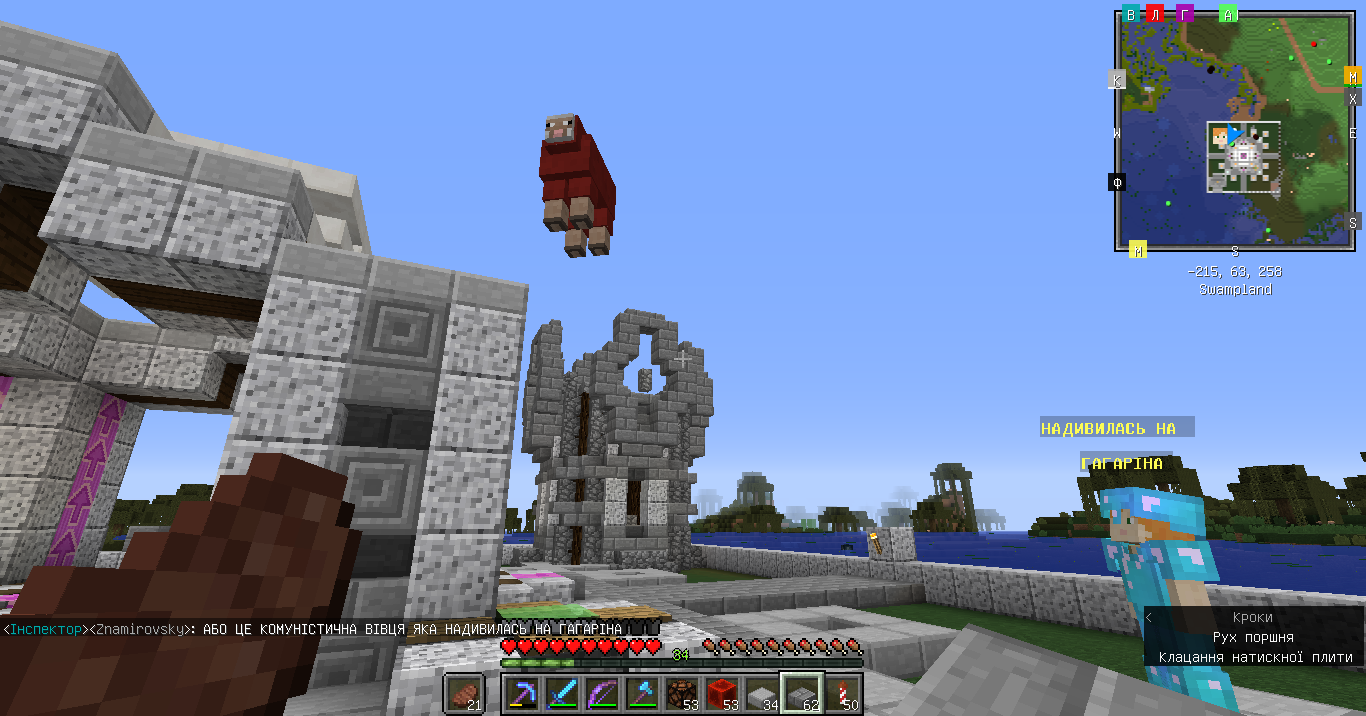This screenshot has height=716, width=1366.
Task: Pick the redstone lamp stack of 53
Action: click(681, 693)
